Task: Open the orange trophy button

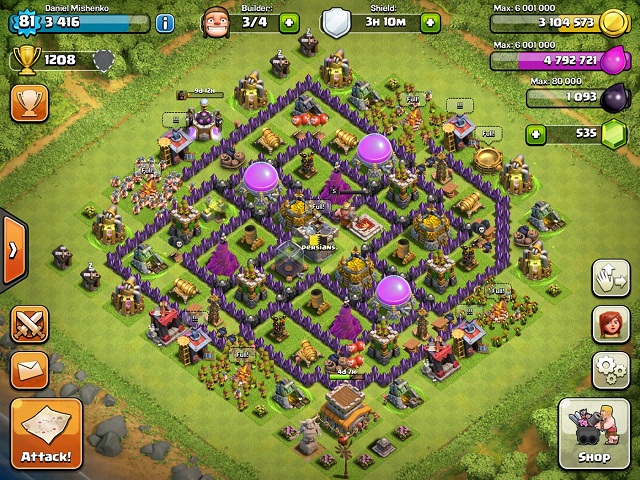Action: (x=30, y=101)
